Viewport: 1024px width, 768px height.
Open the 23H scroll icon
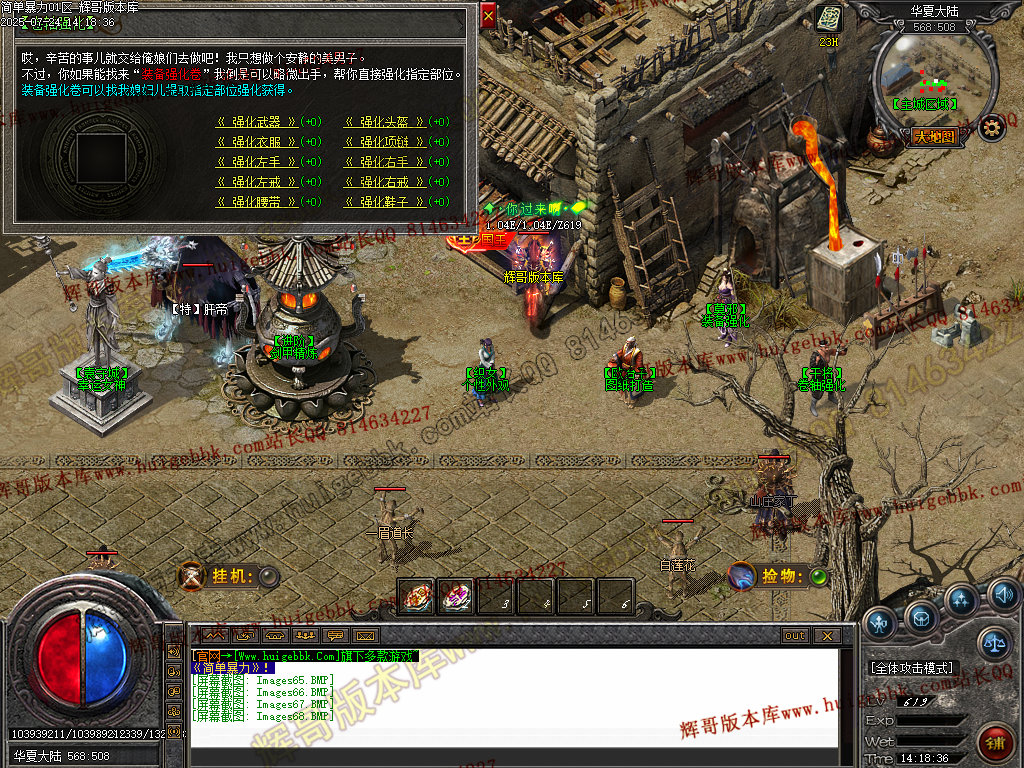pyautogui.click(x=828, y=19)
